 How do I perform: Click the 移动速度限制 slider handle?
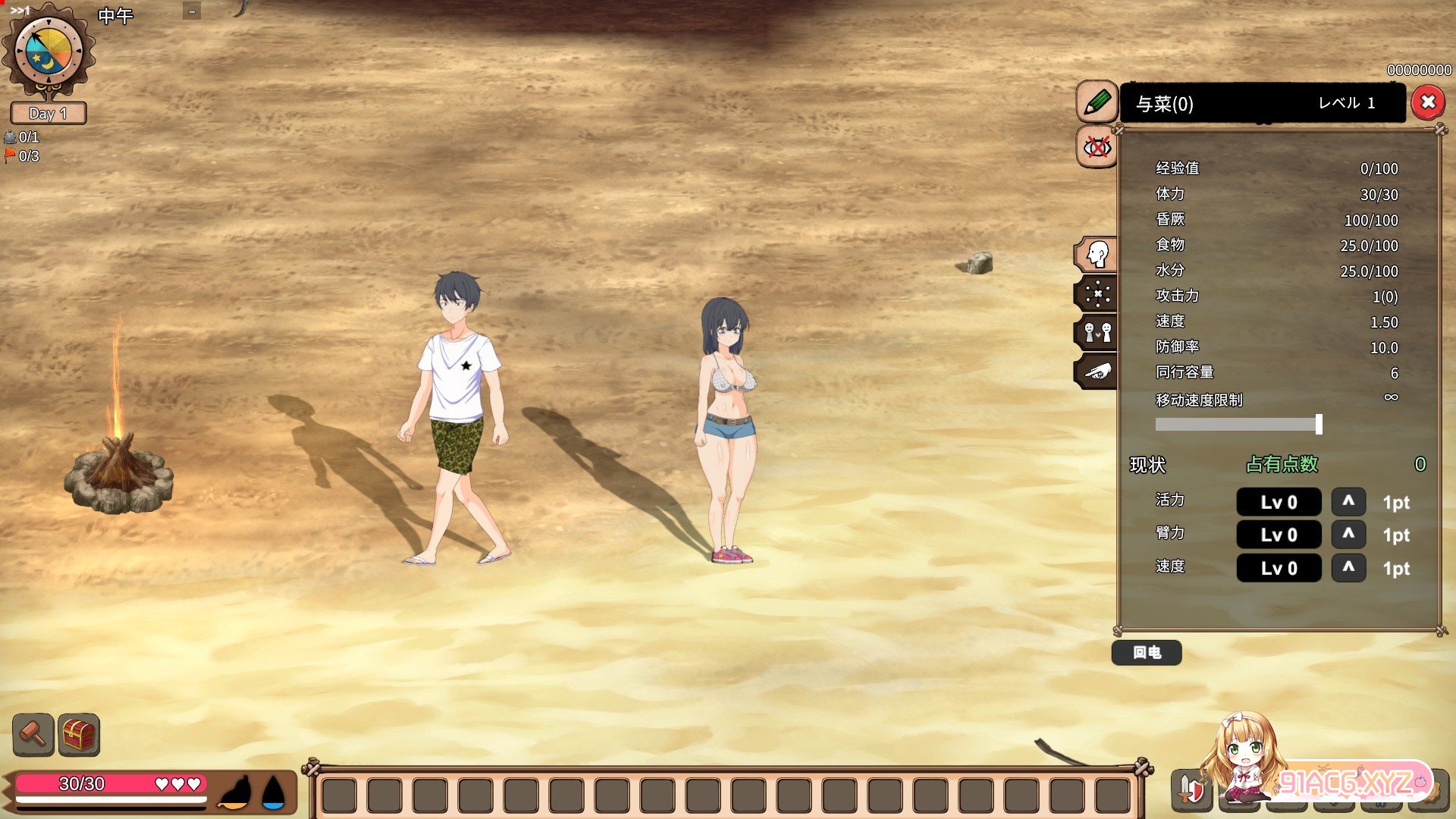coord(1319,424)
